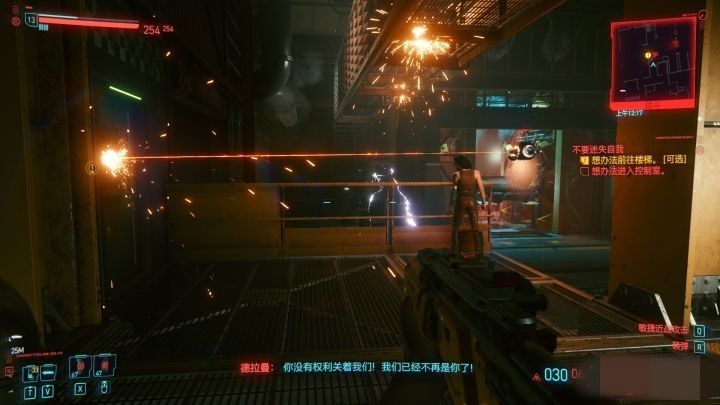Image resolution: width=720 pixels, height=405 pixels.
Task: Select the grenade gadget slot
Action: 103,366
